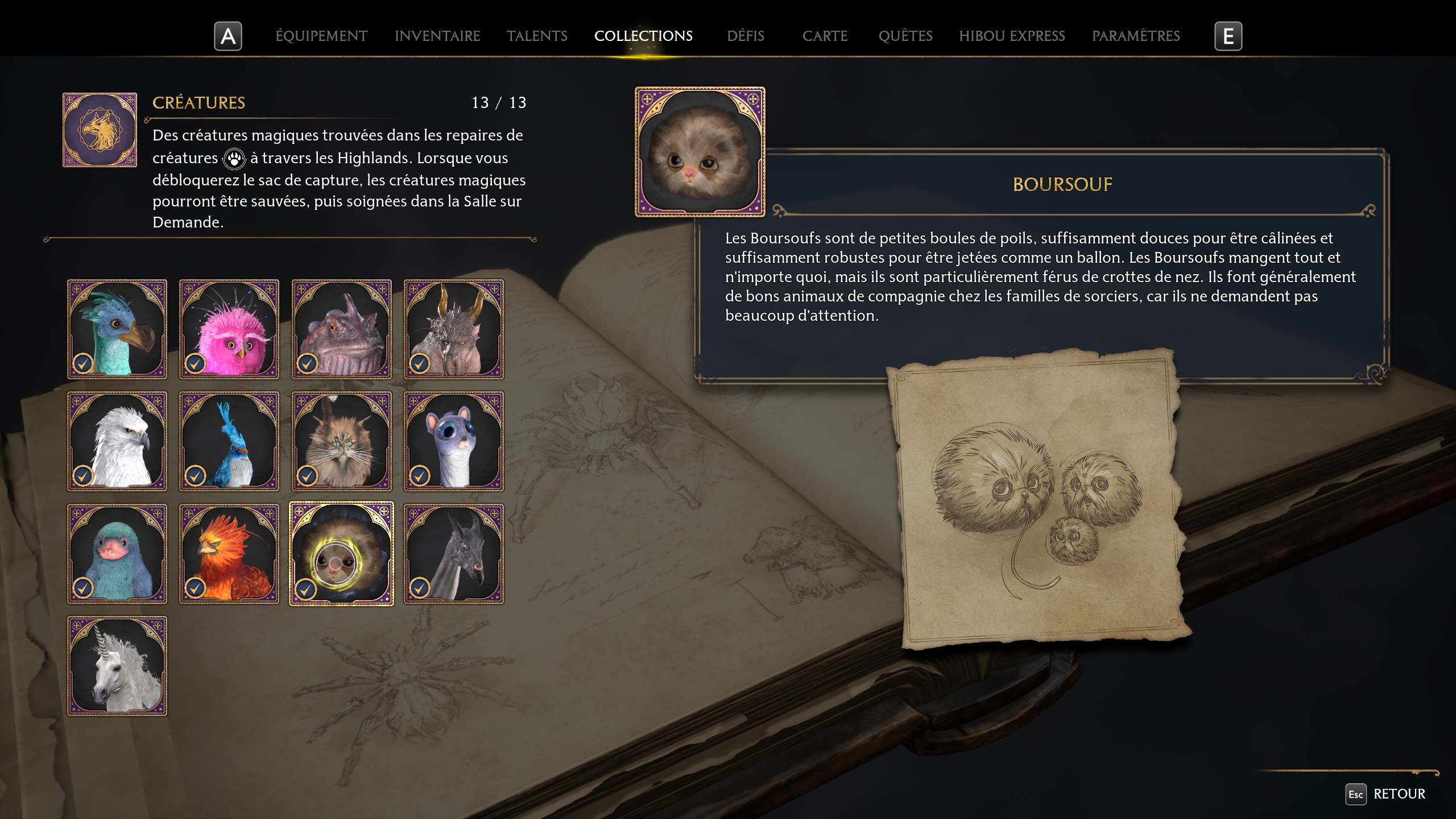Select the Unicorn creature portrait
Screen dimensions: 1456x819
tap(117, 665)
